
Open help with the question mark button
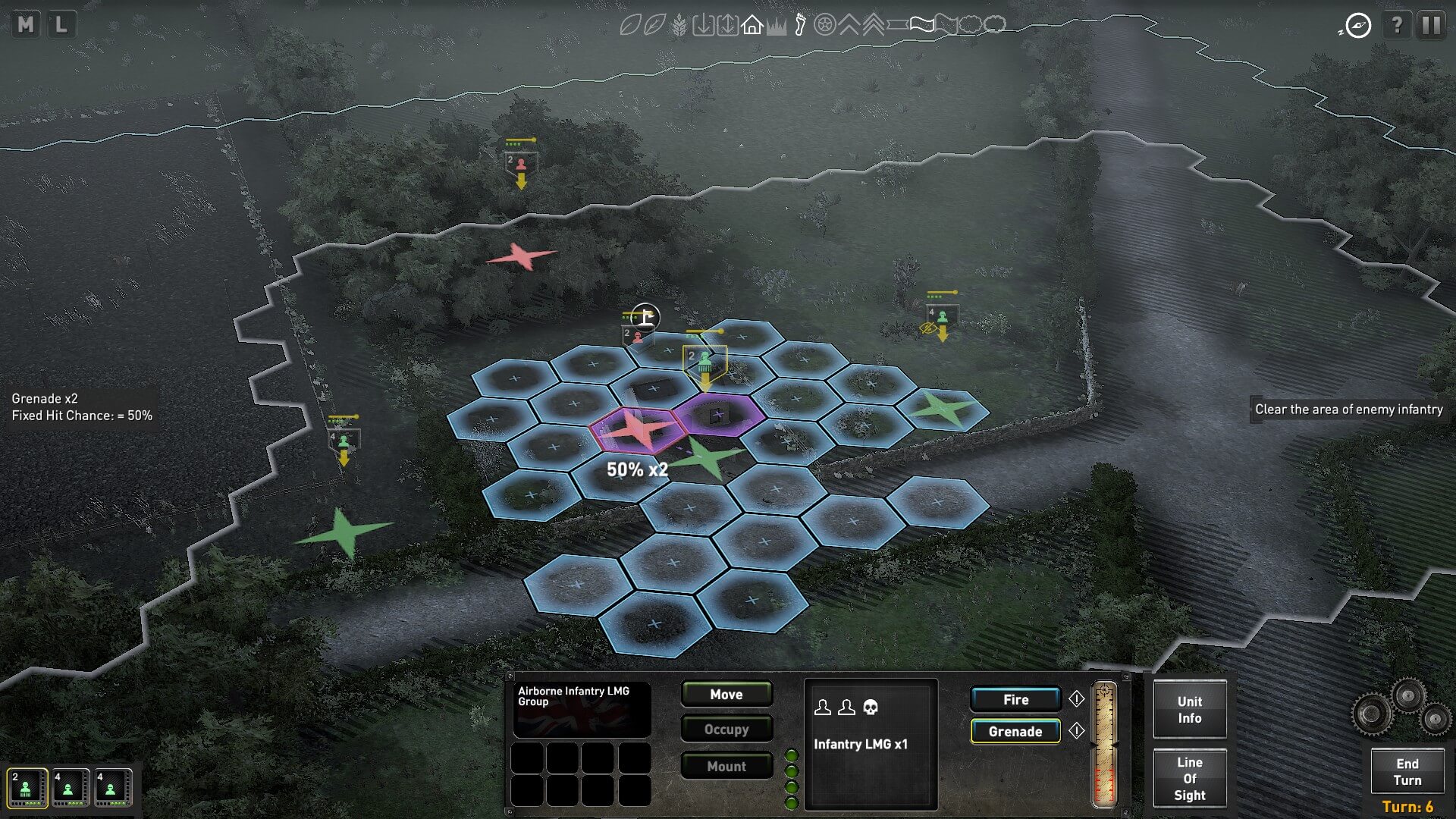tap(1396, 25)
